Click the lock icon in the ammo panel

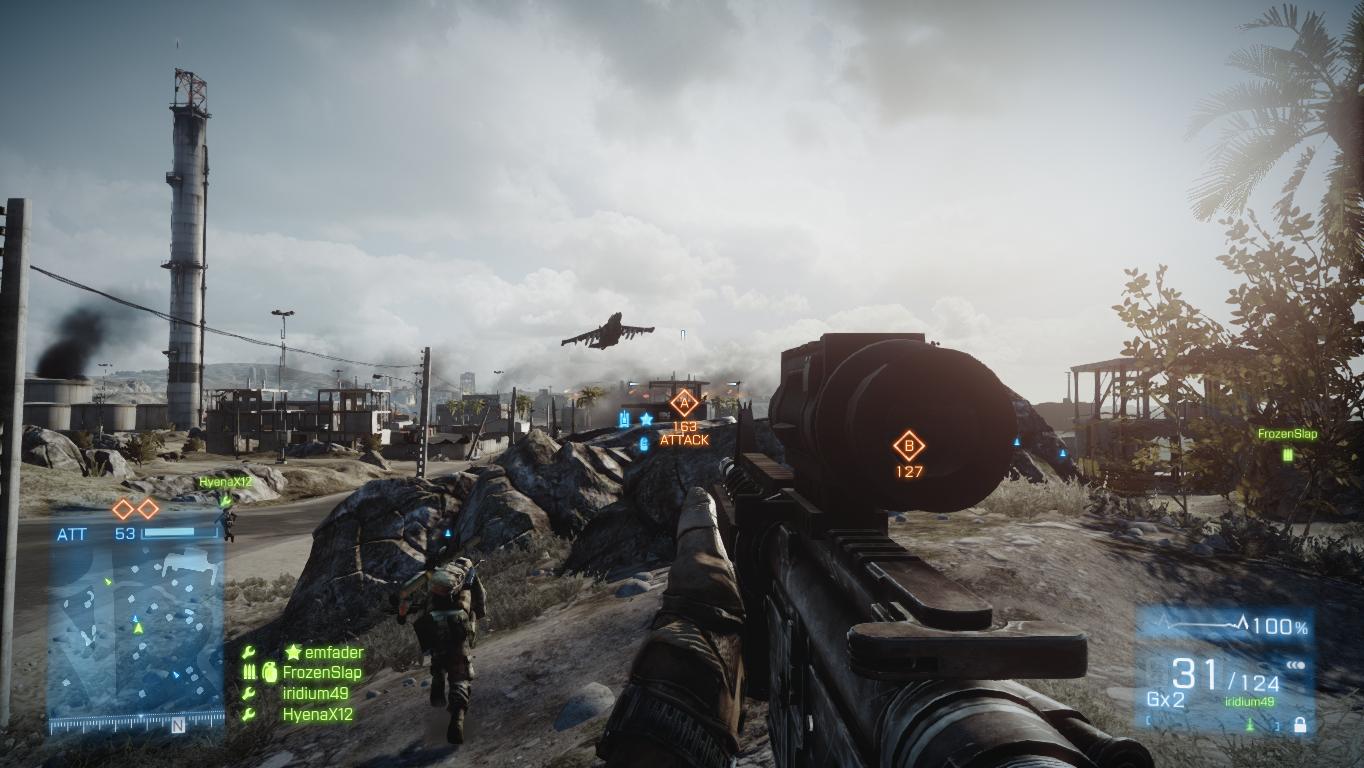pyautogui.click(x=1300, y=724)
